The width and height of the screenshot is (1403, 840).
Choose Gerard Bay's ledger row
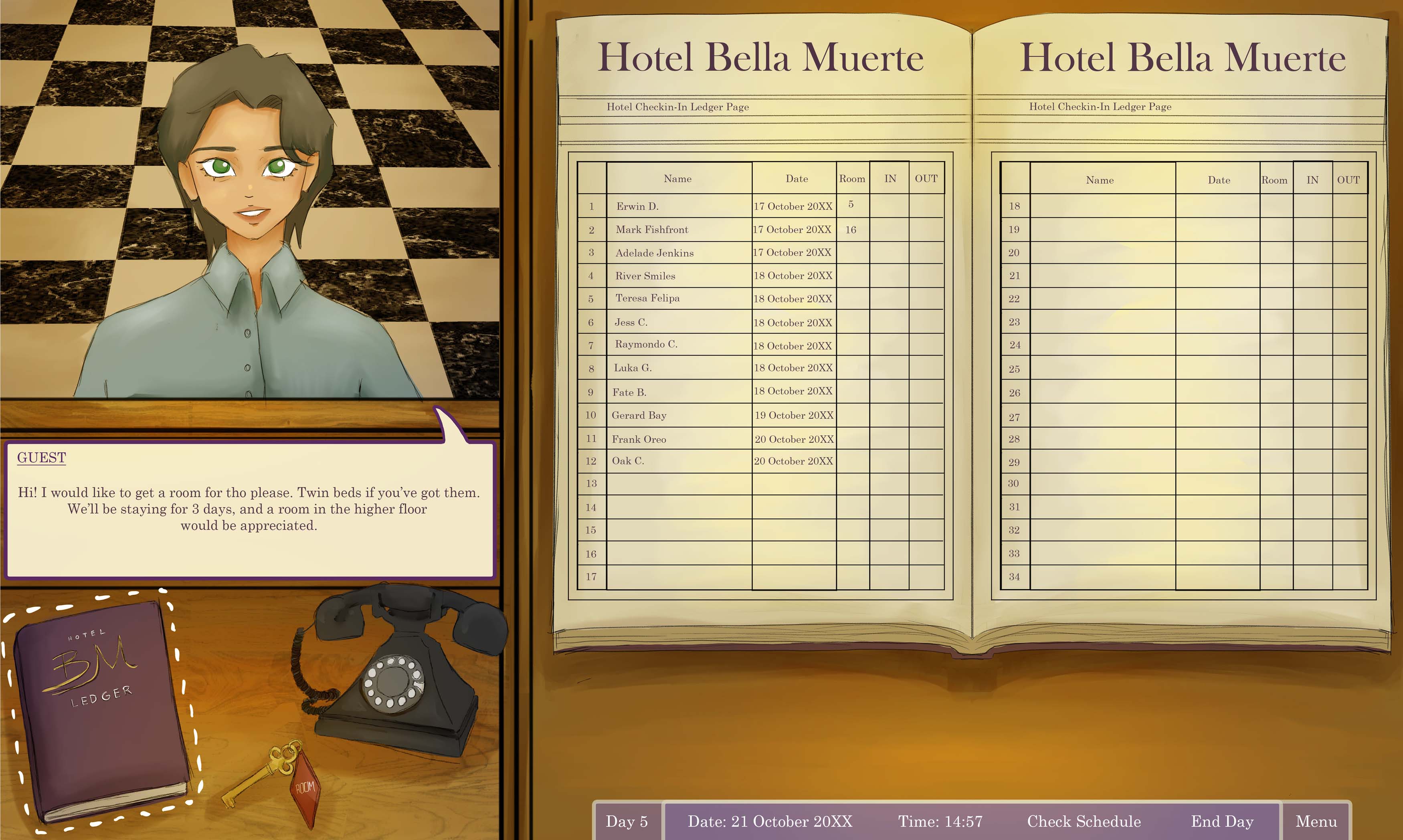pos(639,416)
